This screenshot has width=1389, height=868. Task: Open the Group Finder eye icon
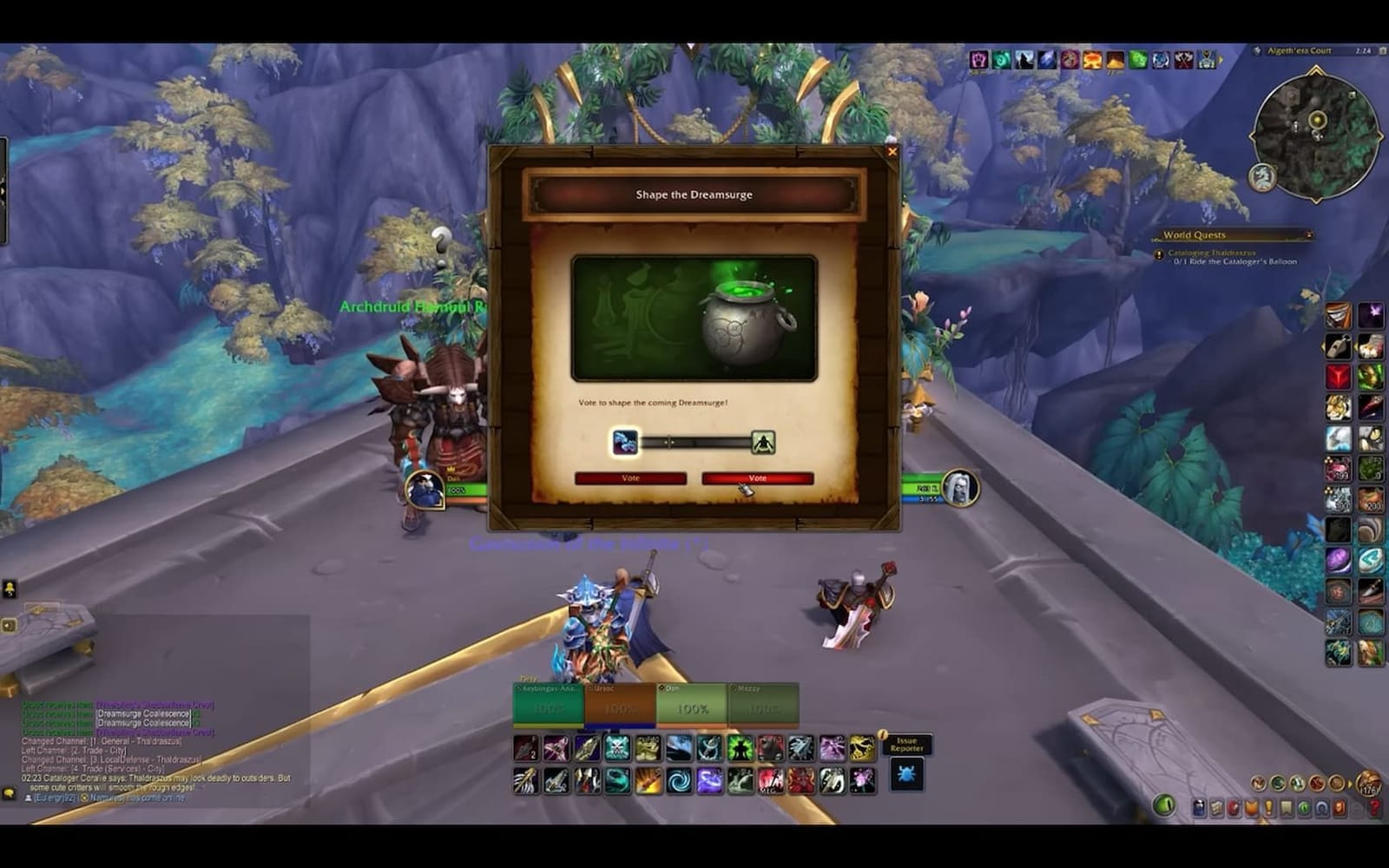pyautogui.click(x=1303, y=808)
